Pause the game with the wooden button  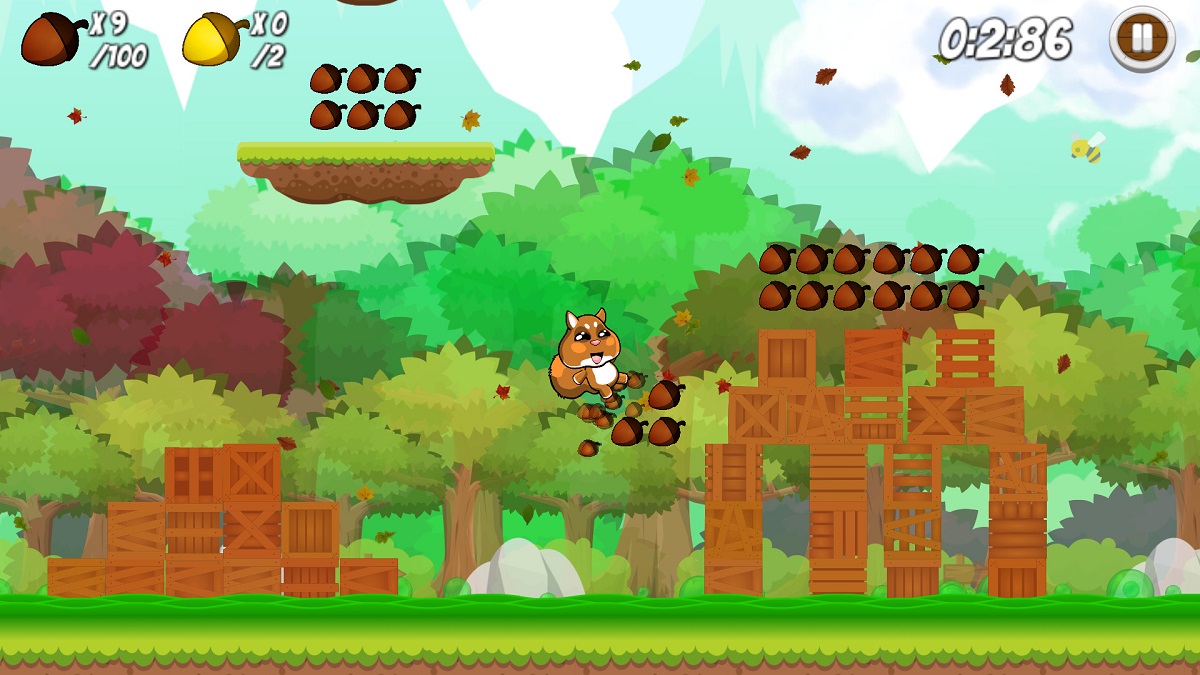point(1141,39)
